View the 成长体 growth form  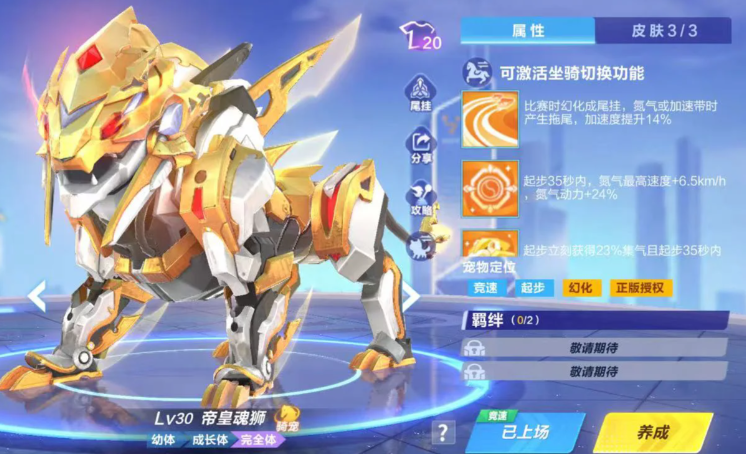pyautogui.click(x=210, y=438)
